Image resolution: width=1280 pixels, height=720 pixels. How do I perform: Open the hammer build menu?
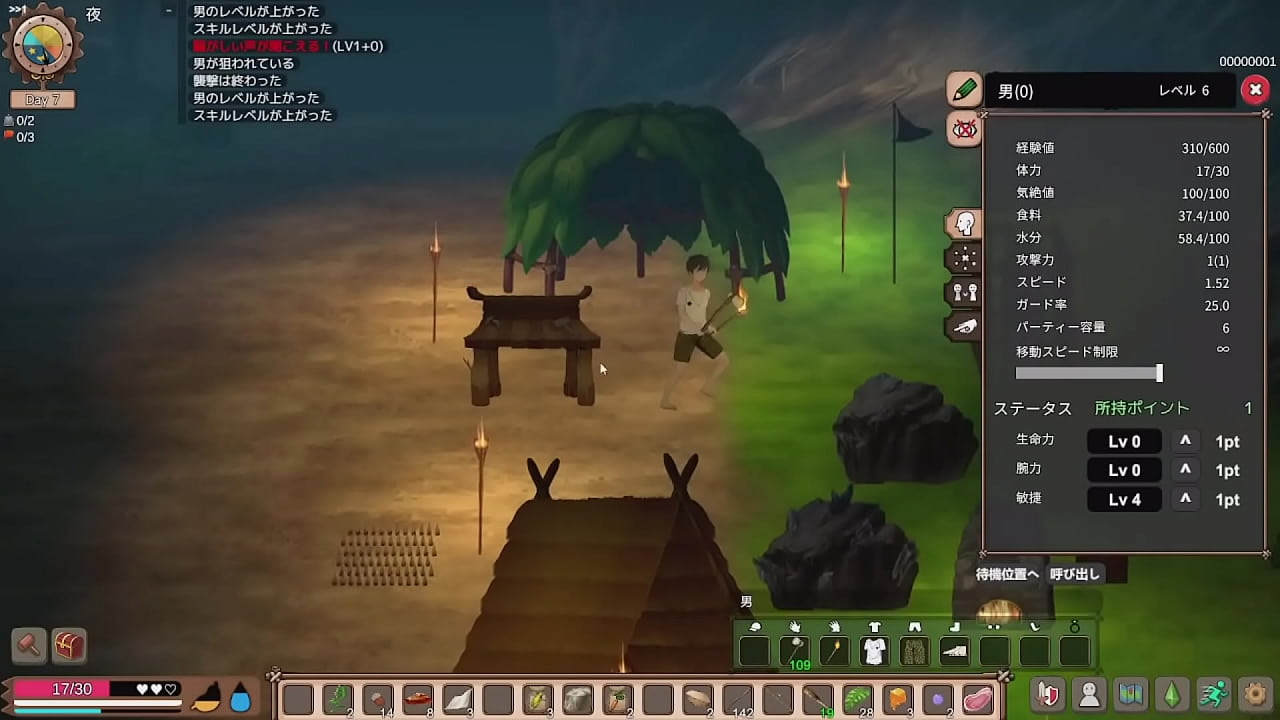[x=29, y=645]
